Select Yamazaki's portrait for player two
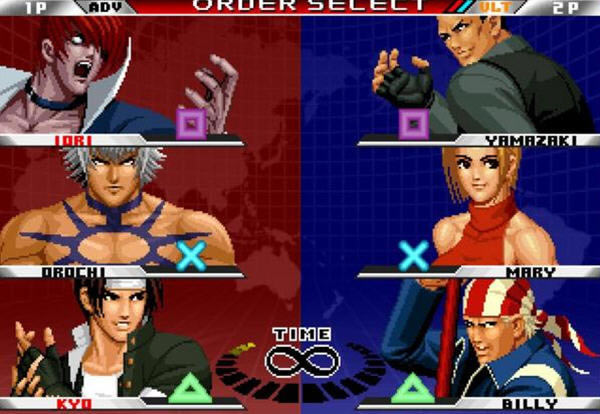This screenshot has height=414, width=600. pos(490,75)
